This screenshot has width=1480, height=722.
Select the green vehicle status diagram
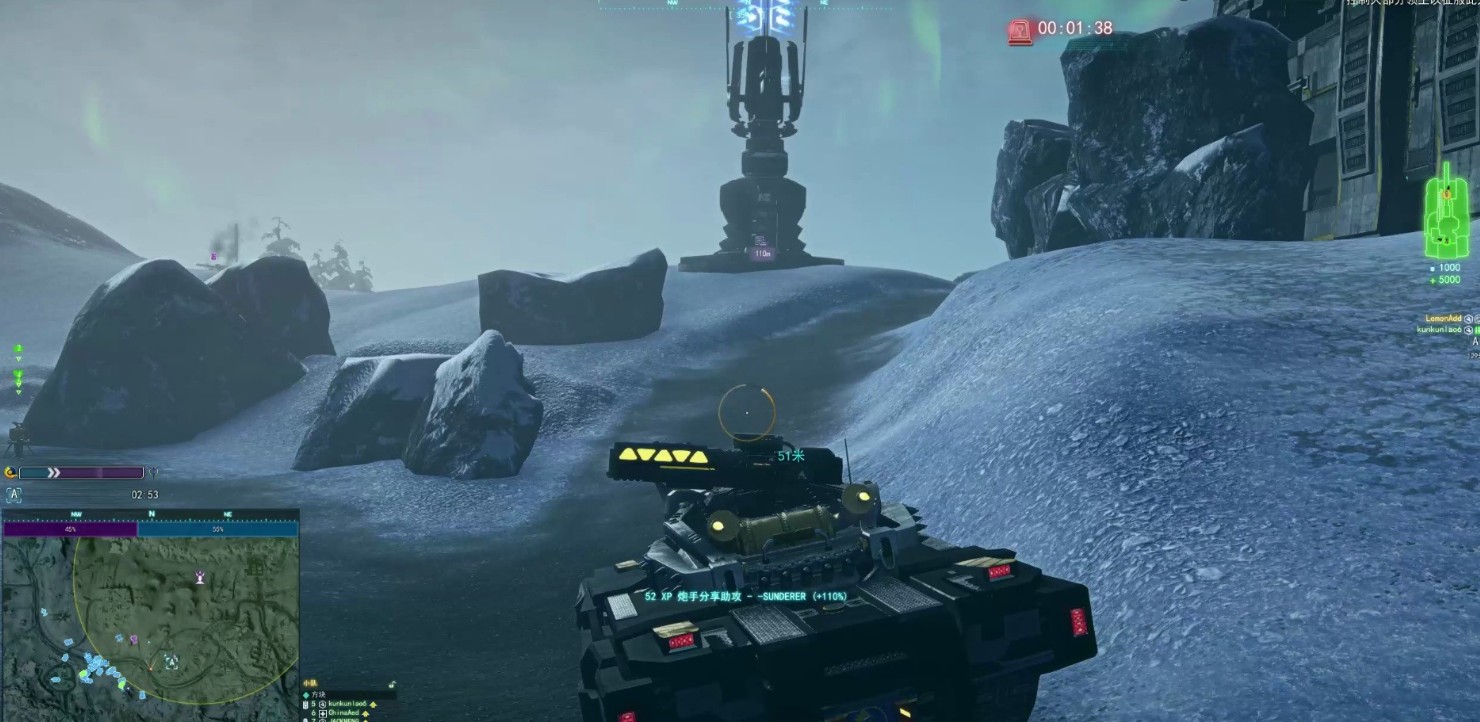pos(1444,212)
